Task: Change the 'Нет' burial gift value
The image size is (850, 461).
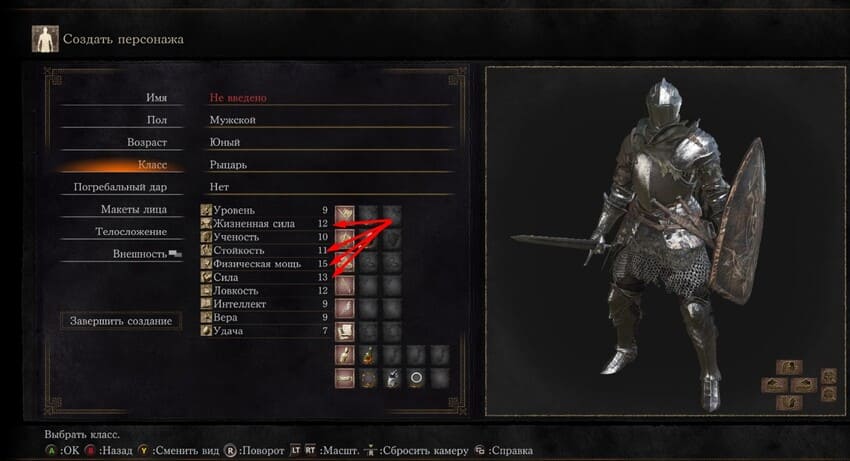Action: [218, 187]
